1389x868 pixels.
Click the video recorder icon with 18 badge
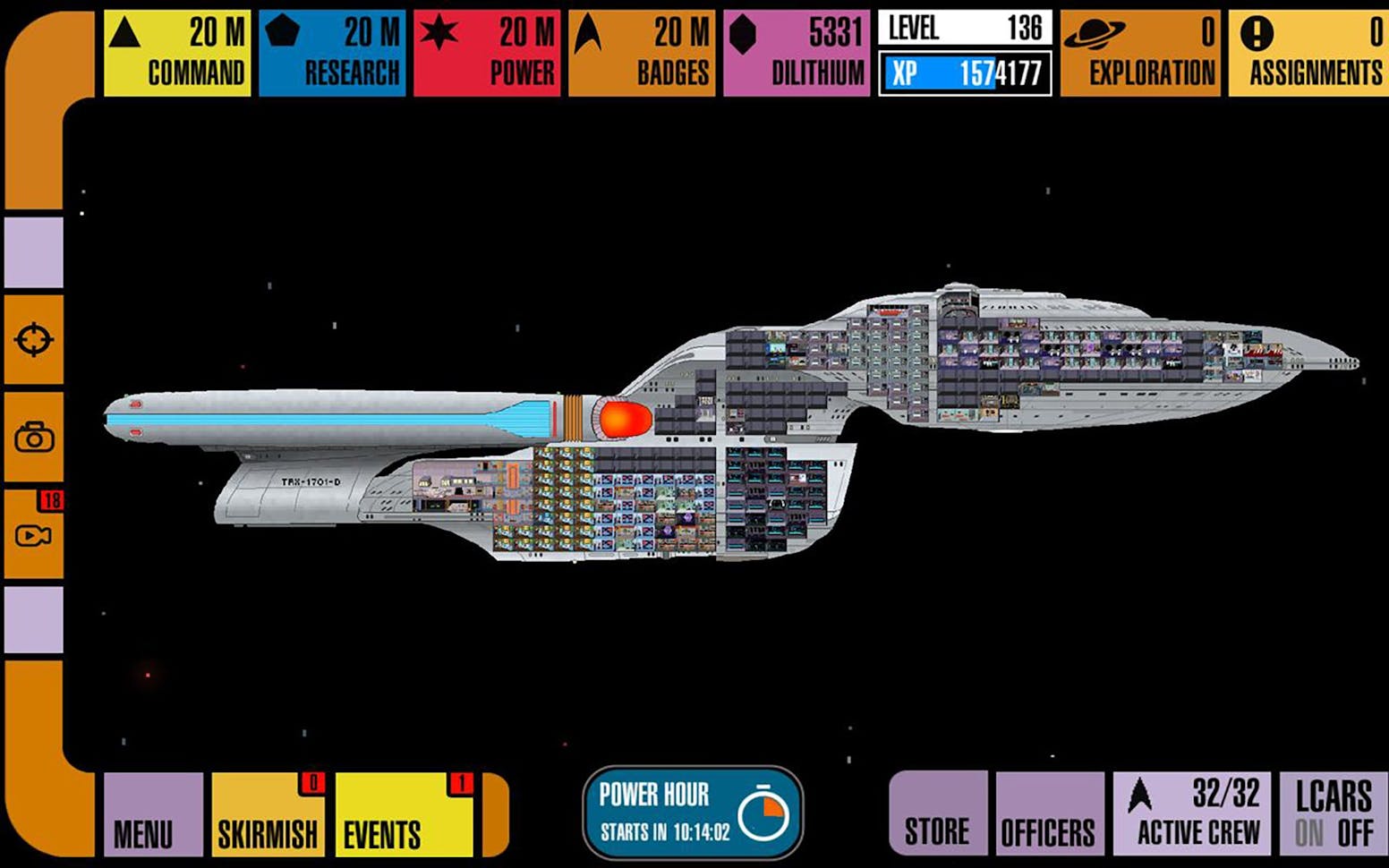coord(33,535)
